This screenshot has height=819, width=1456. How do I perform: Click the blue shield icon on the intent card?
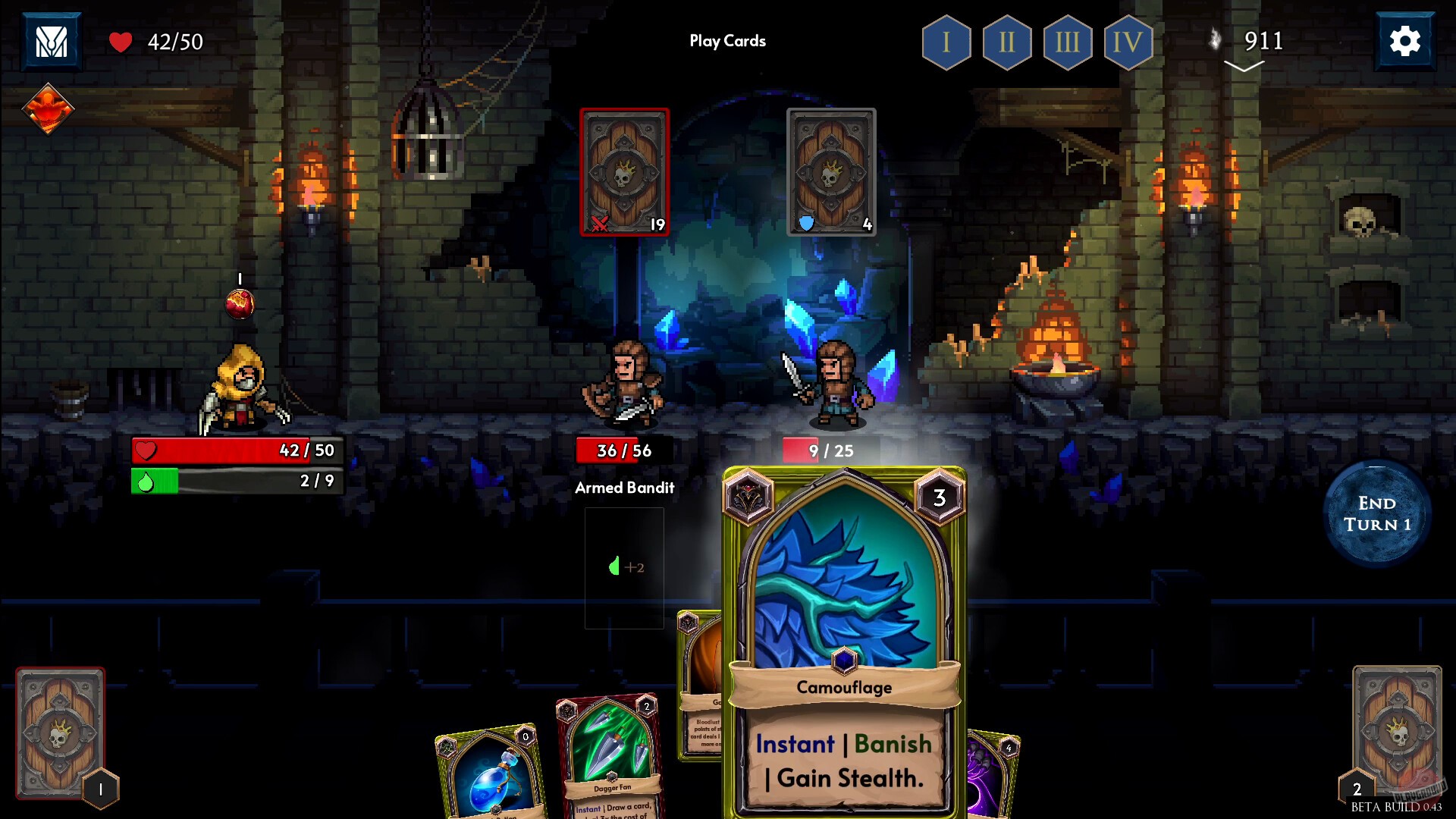pos(808,221)
